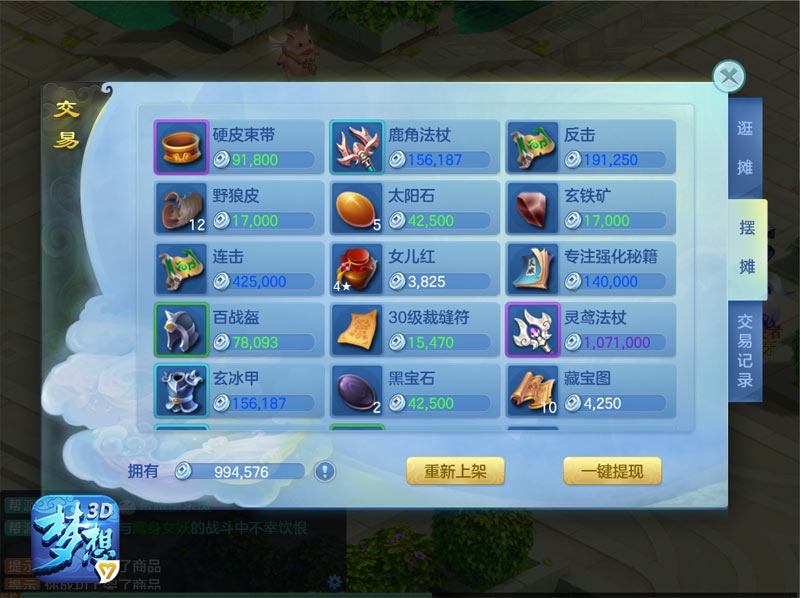Pick the 藏宝图 listing
The height and width of the screenshot is (598, 800).
590,391
